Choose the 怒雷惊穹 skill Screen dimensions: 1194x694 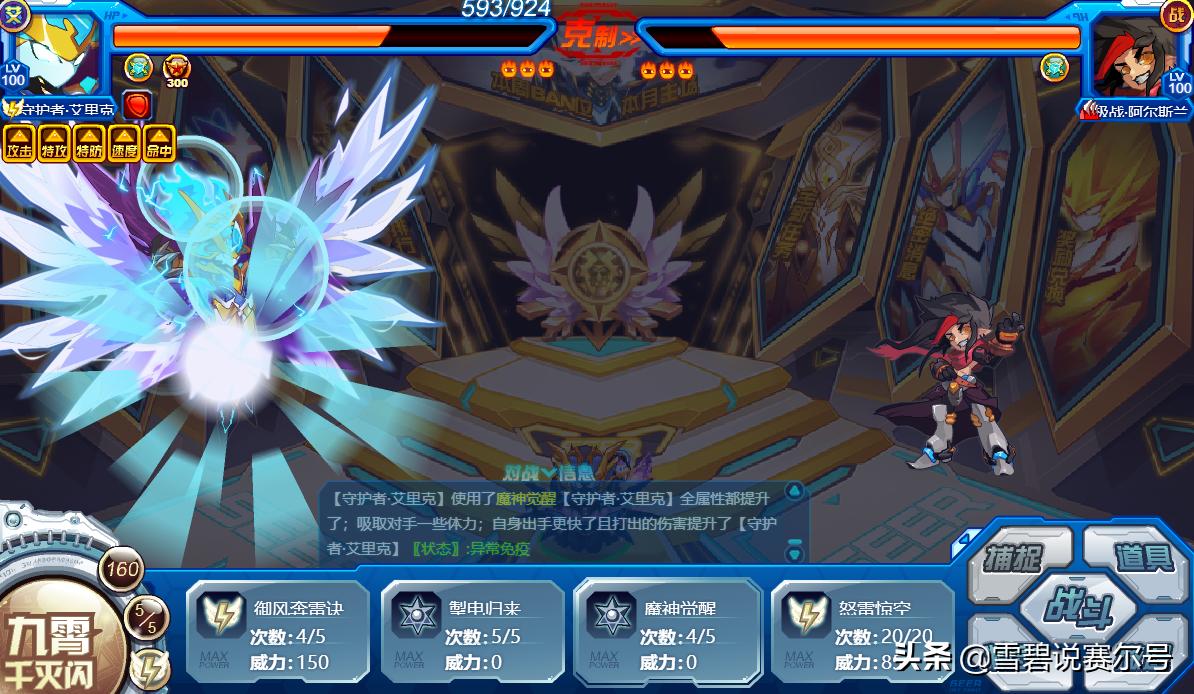[x=862, y=633]
